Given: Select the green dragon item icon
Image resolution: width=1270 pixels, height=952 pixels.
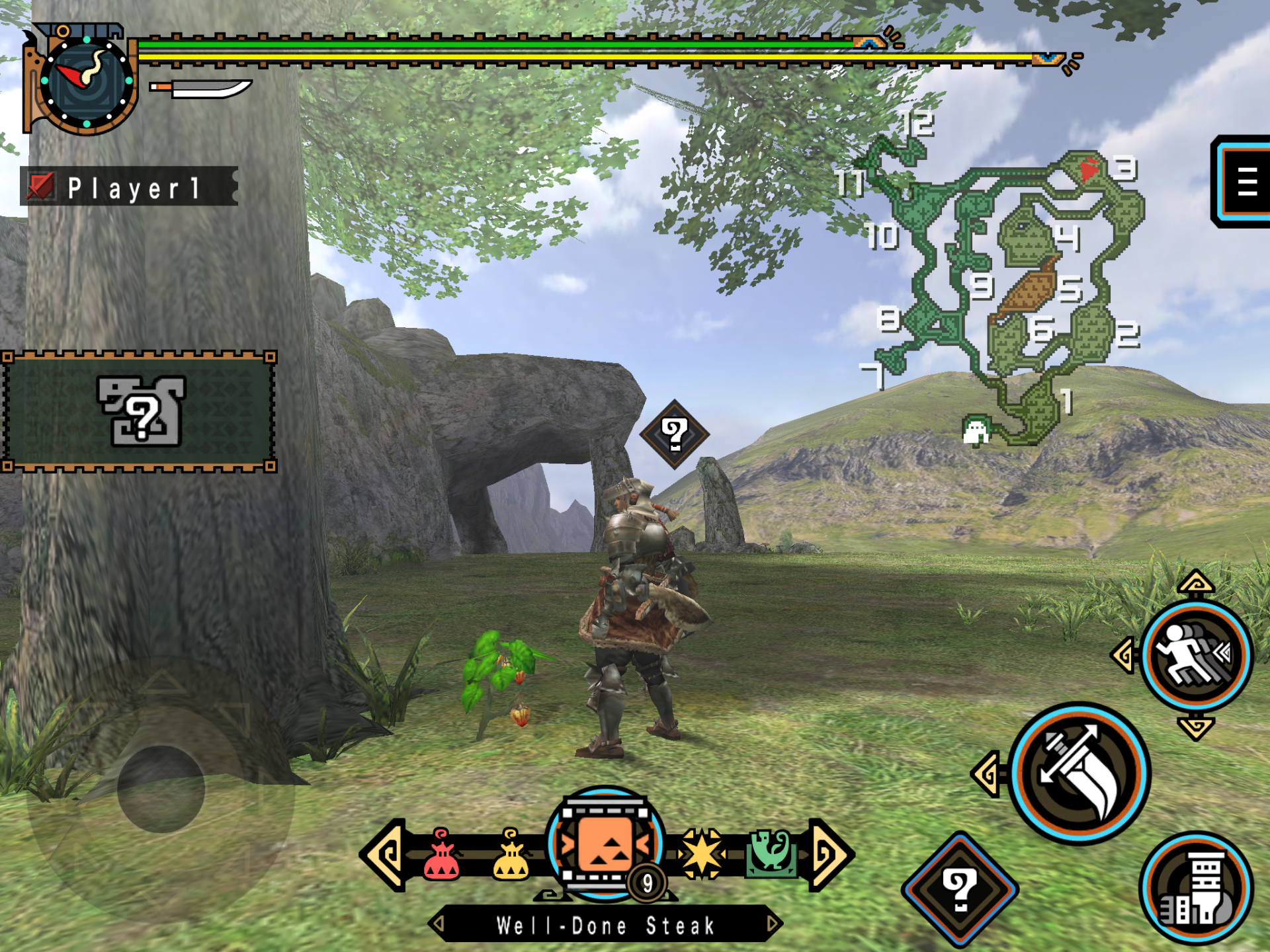Looking at the screenshot, I should point(771,853).
